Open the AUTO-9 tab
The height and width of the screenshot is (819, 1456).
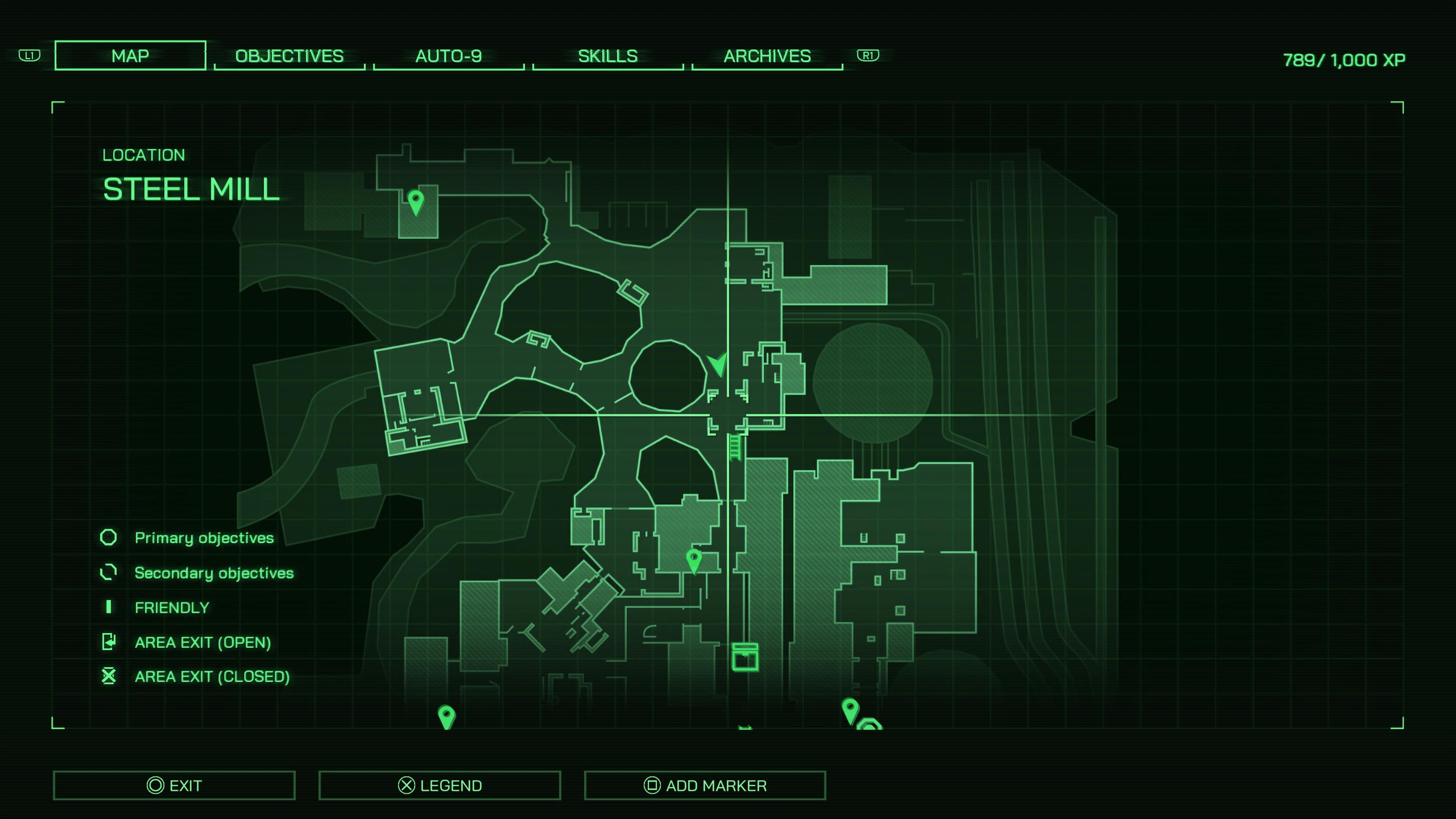[x=449, y=56]
